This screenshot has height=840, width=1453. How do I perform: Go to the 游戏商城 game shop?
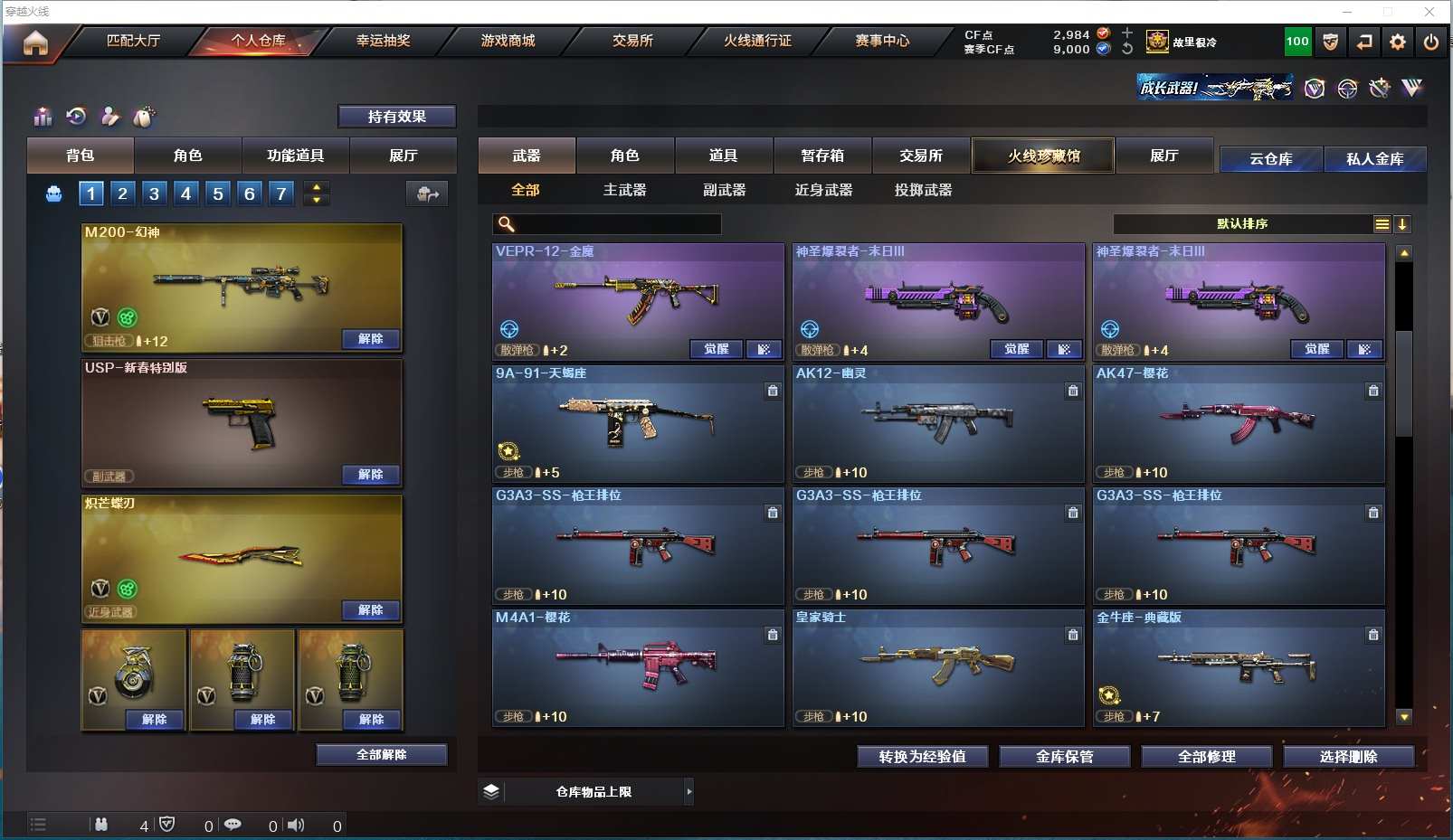[x=508, y=41]
